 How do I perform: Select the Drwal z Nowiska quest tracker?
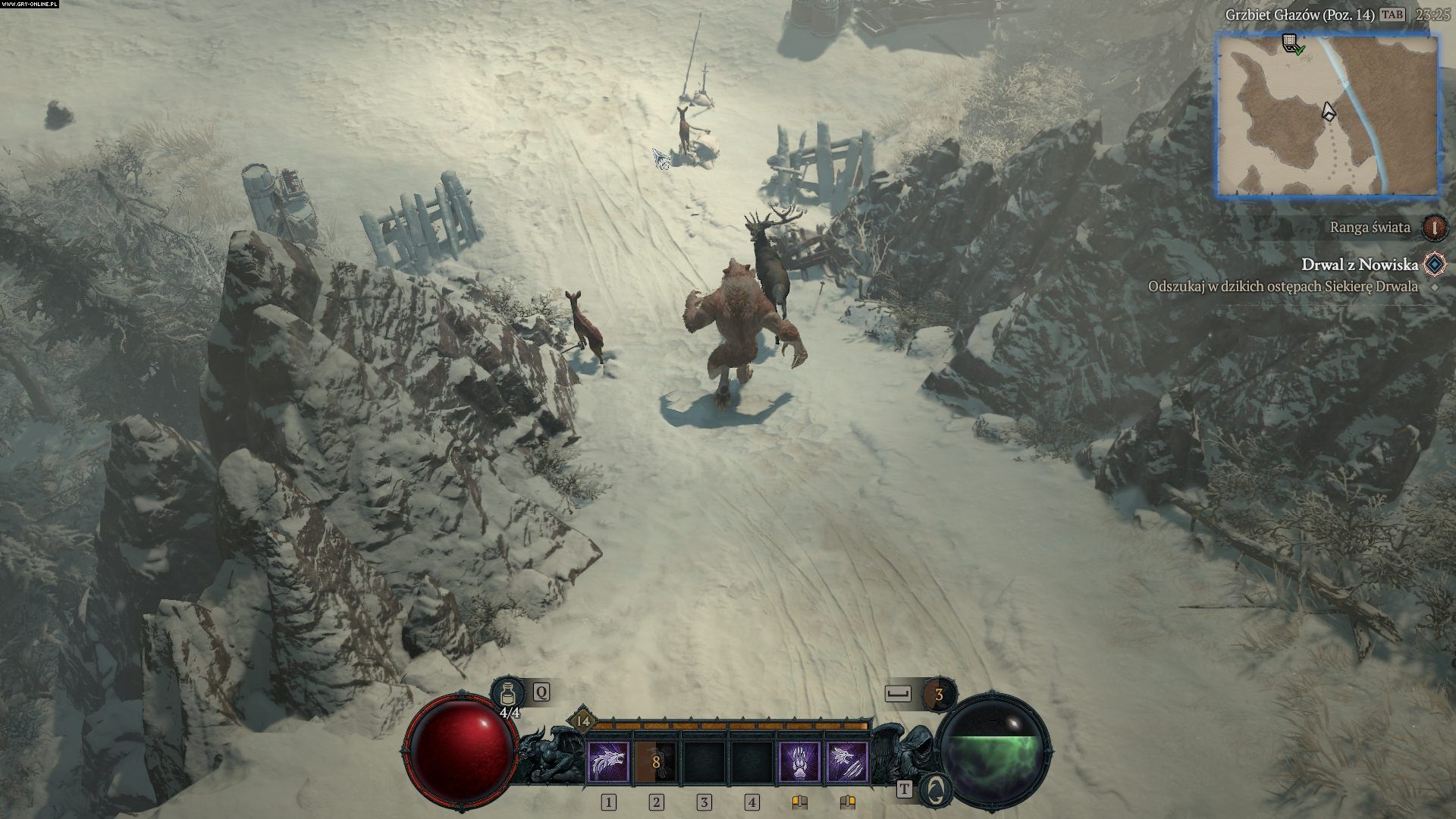point(1359,264)
